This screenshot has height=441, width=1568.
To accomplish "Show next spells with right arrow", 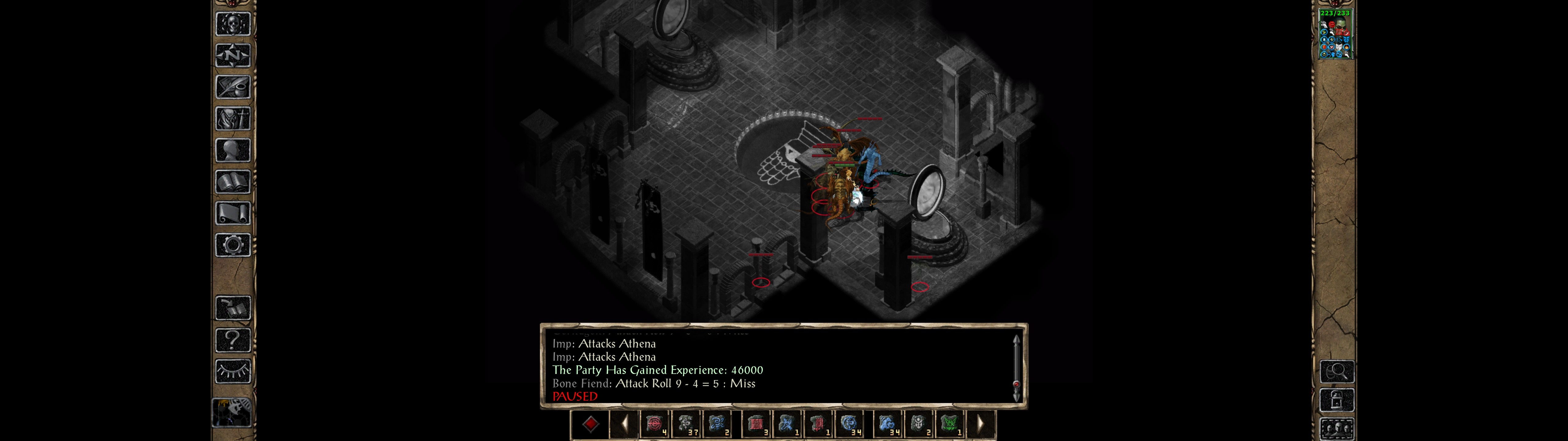I will (980, 424).
